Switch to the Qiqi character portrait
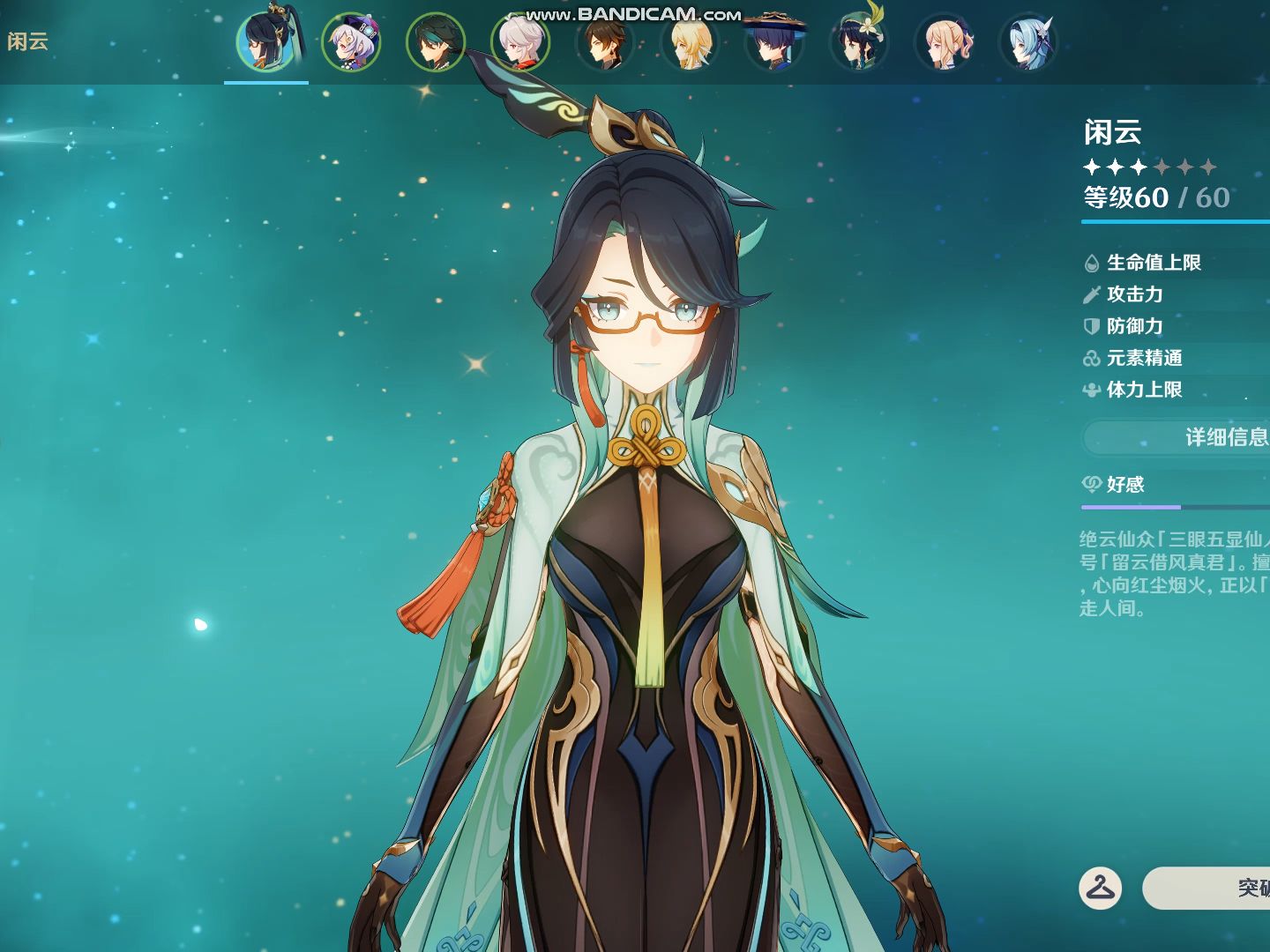 click(x=351, y=42)
